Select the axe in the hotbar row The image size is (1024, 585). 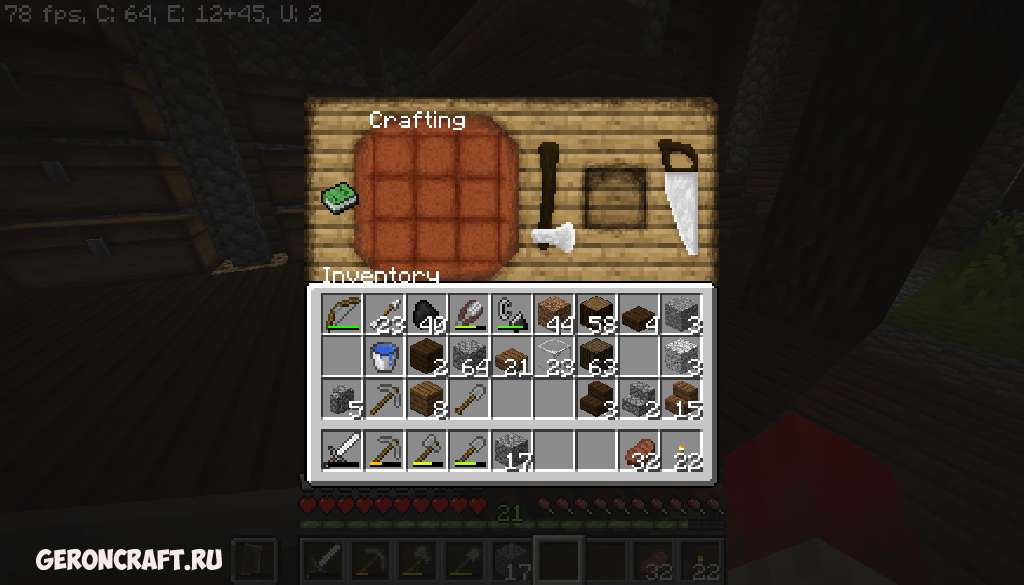click(x=426, y=450)
